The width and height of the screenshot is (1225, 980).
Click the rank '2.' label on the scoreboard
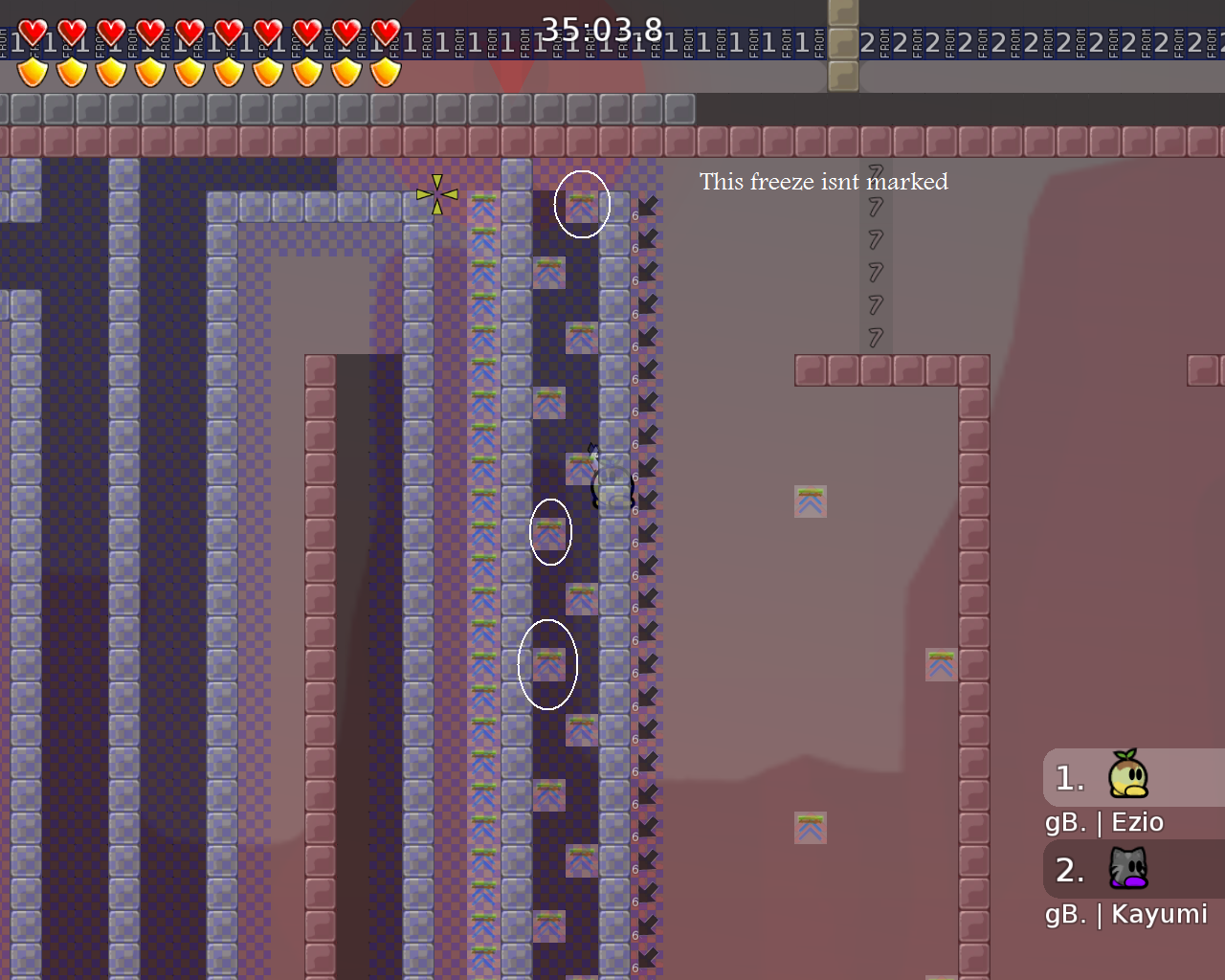click(x=1068, y=869)
